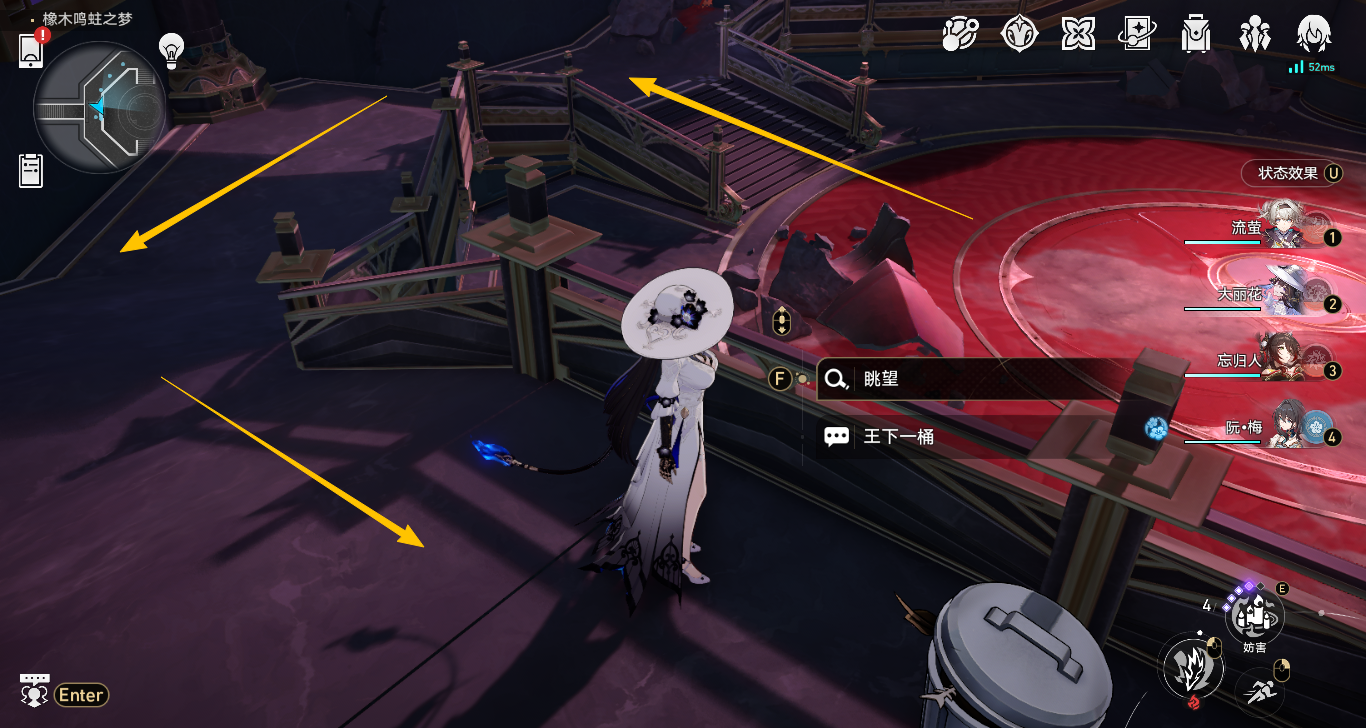Show 状态效果 status effects

pyautogui.click(x=1292, y=173)
